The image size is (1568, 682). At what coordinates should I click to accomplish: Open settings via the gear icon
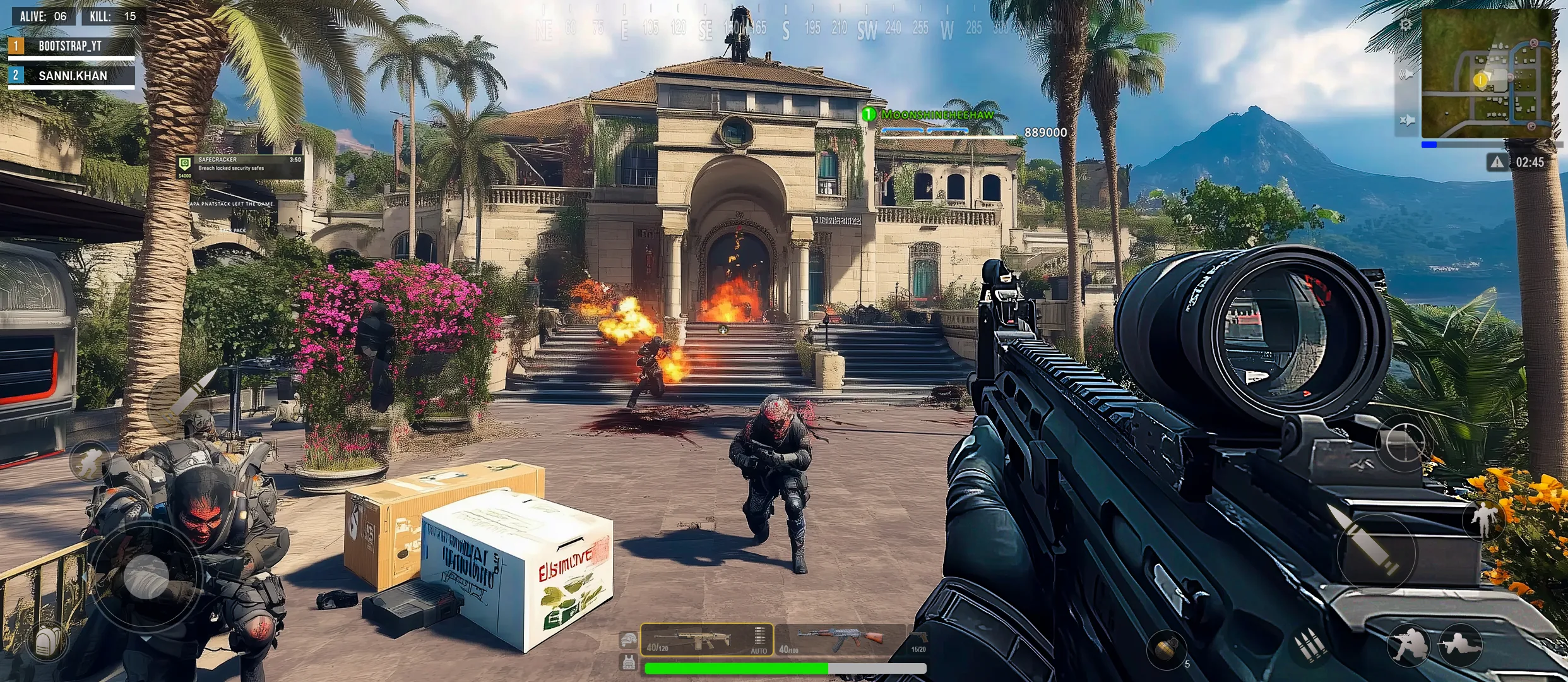[1405, 25]
